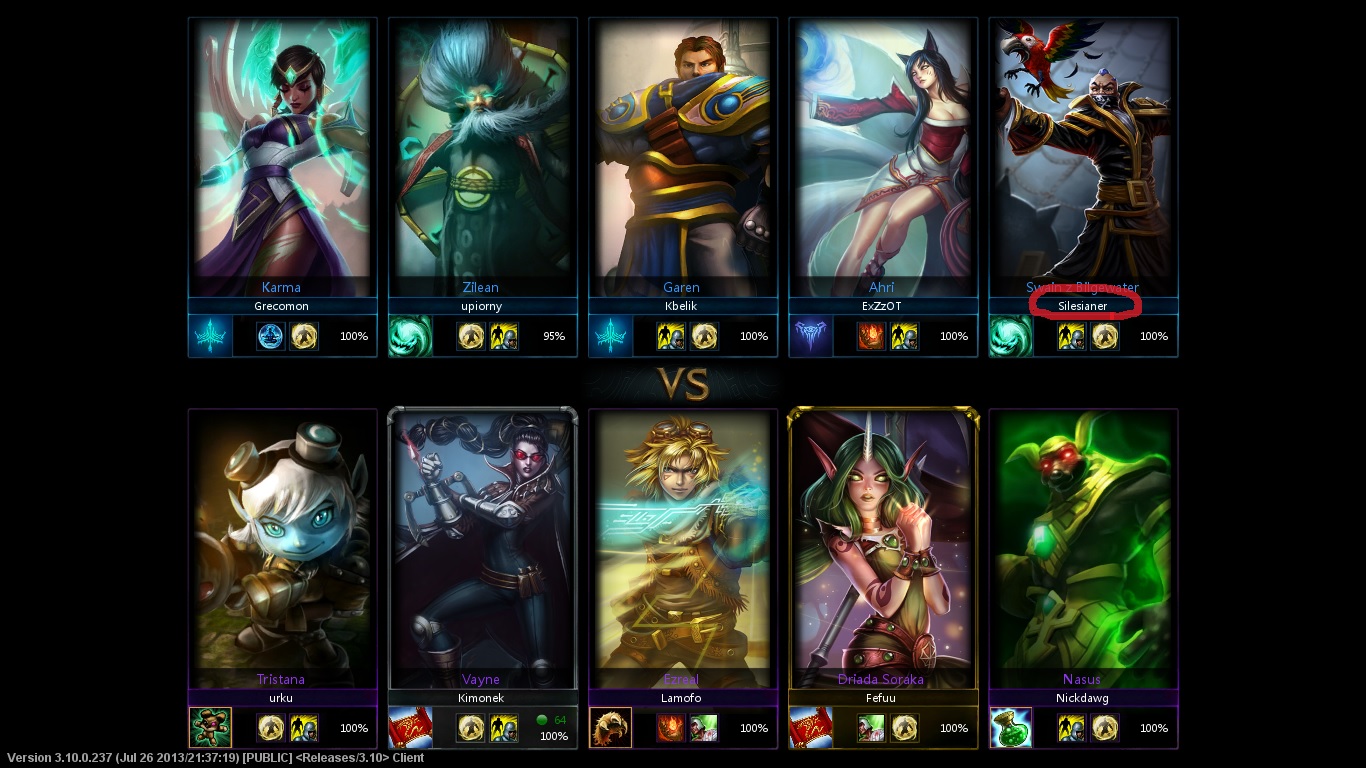The width and height of the screenshot is (1366, 768).
Task: Click Ahri's Ignite summoner spell icon
Action: (x=871, y=336)
